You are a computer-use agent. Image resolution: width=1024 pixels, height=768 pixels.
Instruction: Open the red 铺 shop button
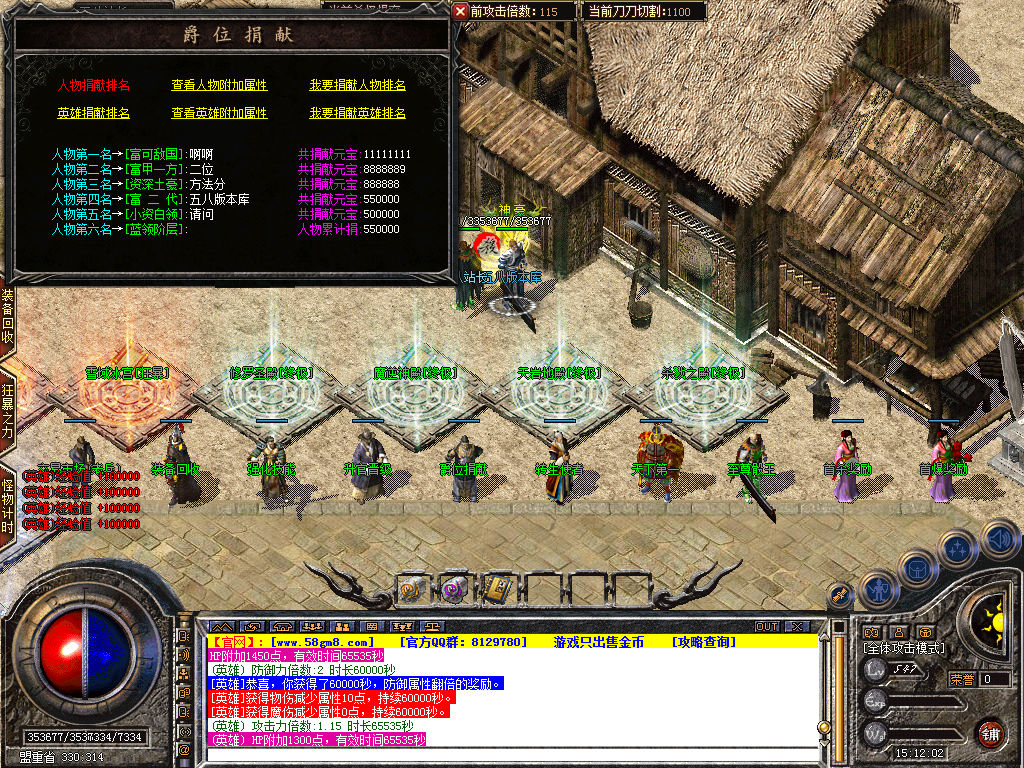pyautogui.click(x=990, y=733)
